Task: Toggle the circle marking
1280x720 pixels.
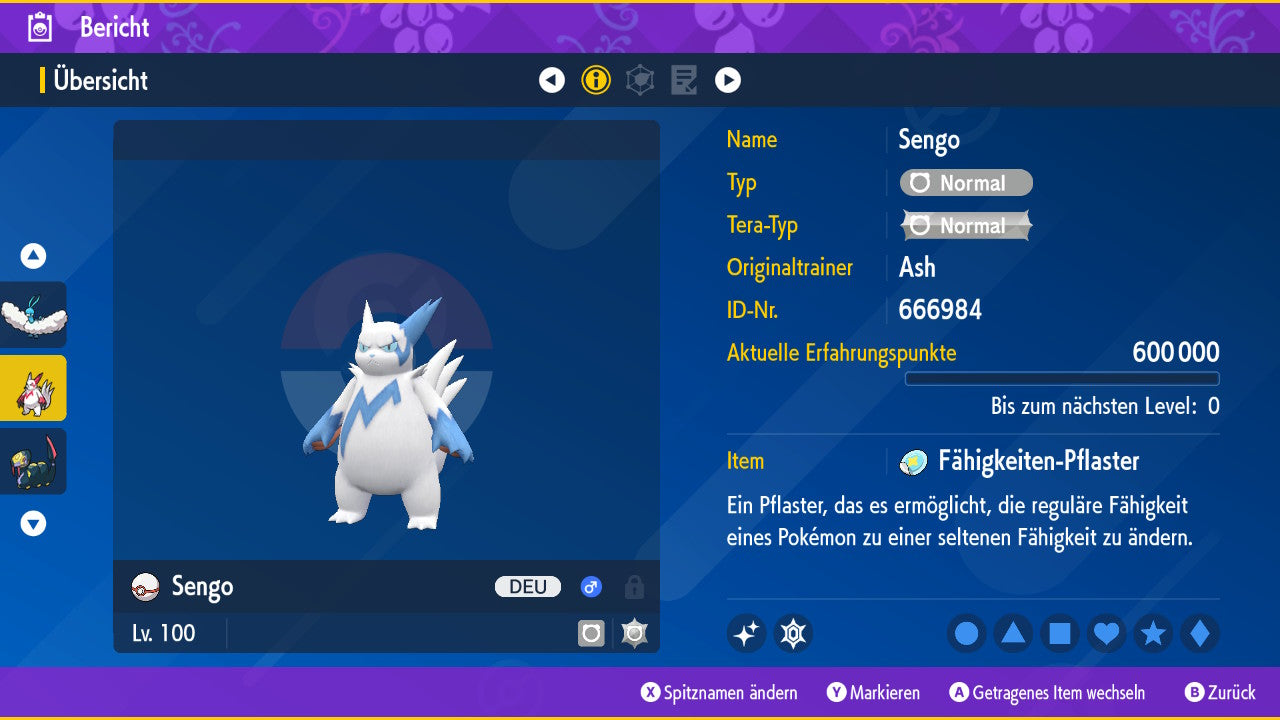Action: click(966, 634)
